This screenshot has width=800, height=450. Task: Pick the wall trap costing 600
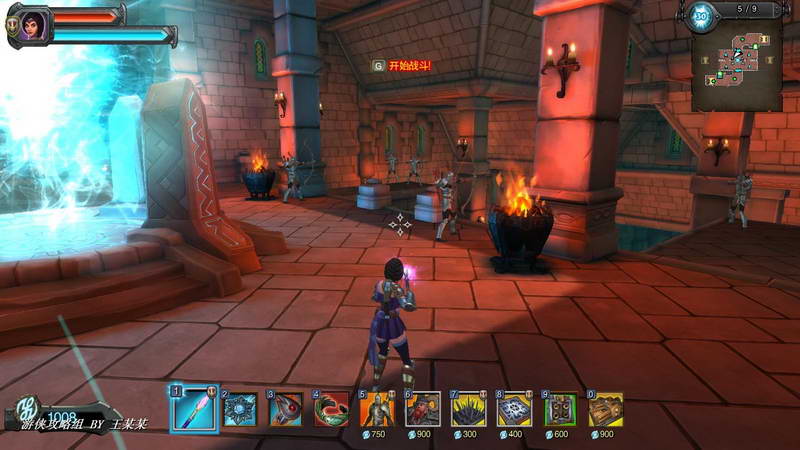560,409
